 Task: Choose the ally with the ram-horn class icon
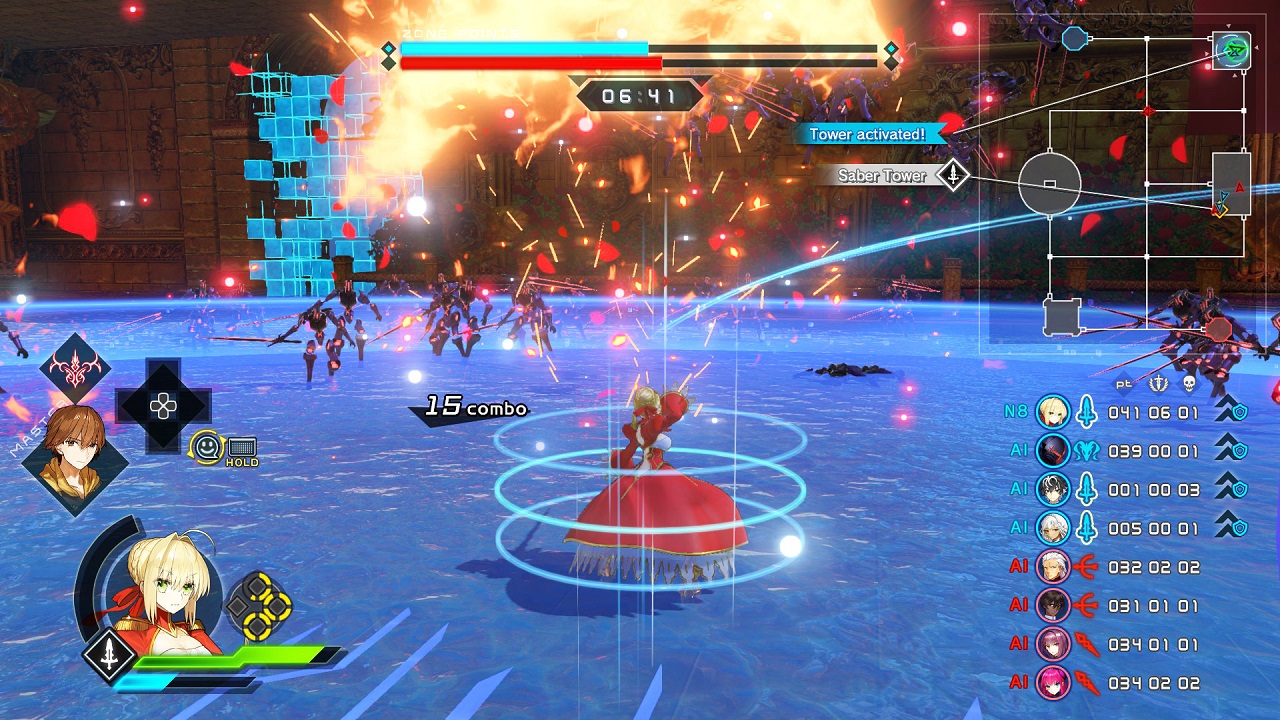[1086, 451]
